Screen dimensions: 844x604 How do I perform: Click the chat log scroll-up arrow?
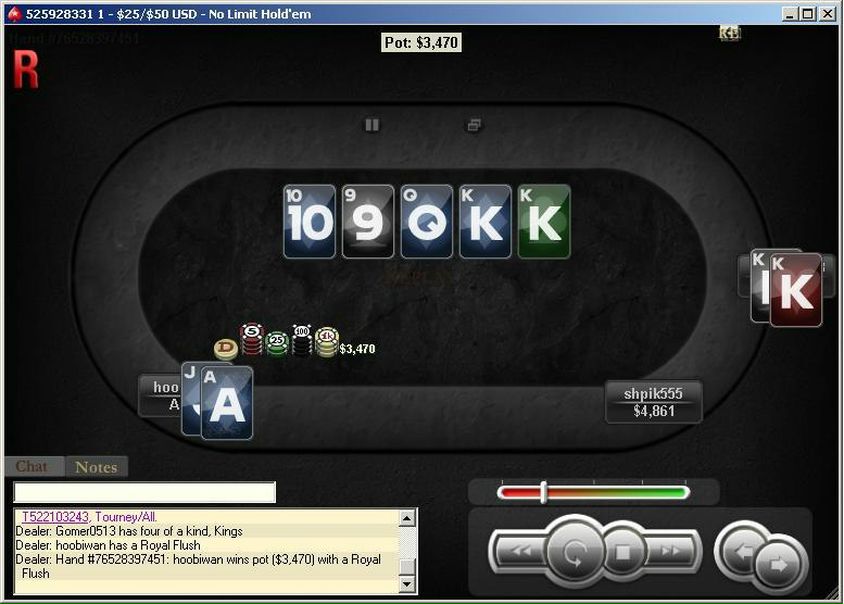[x=407, y=518]
